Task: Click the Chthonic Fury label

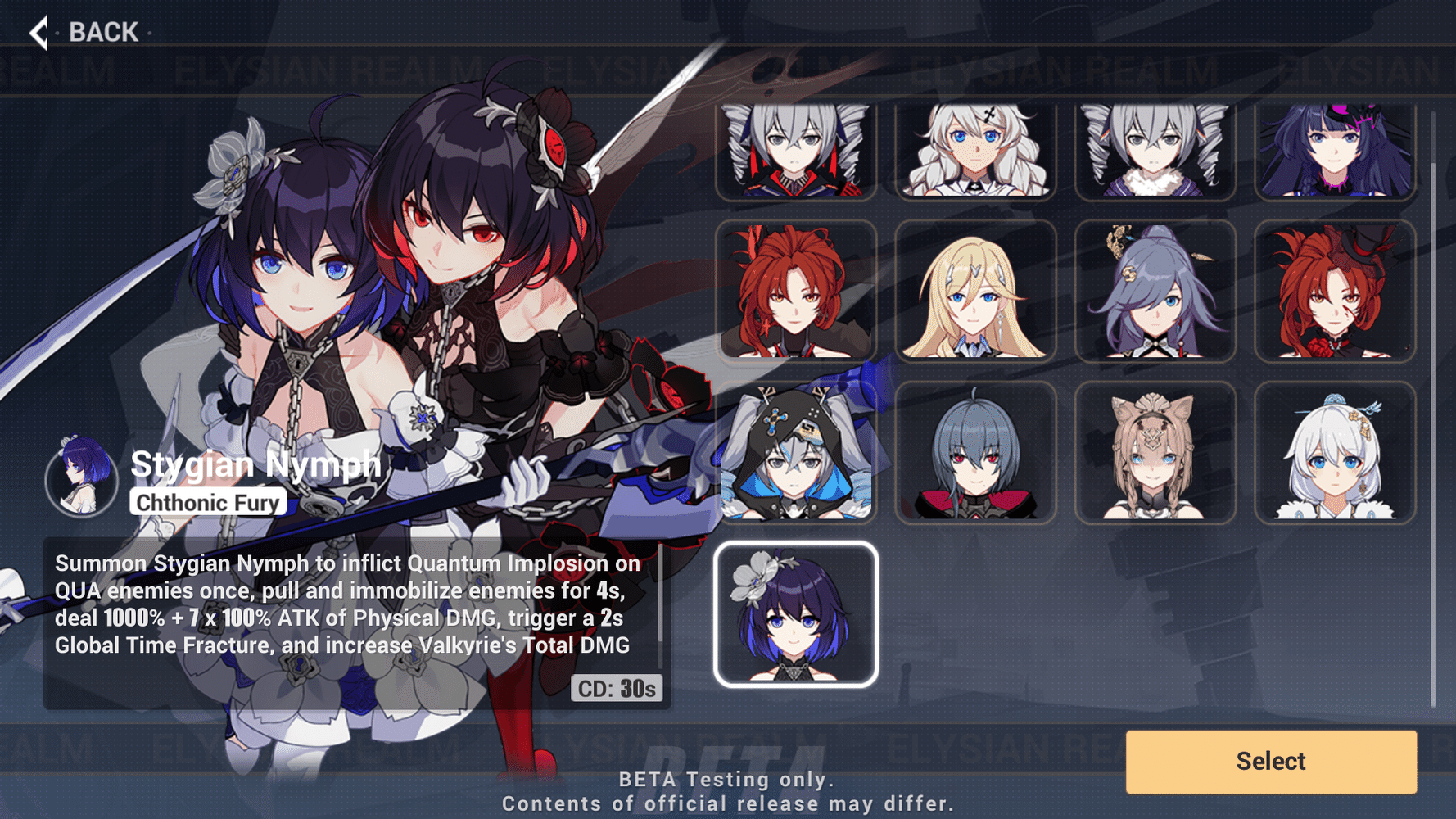Action: tap(207, 502)
